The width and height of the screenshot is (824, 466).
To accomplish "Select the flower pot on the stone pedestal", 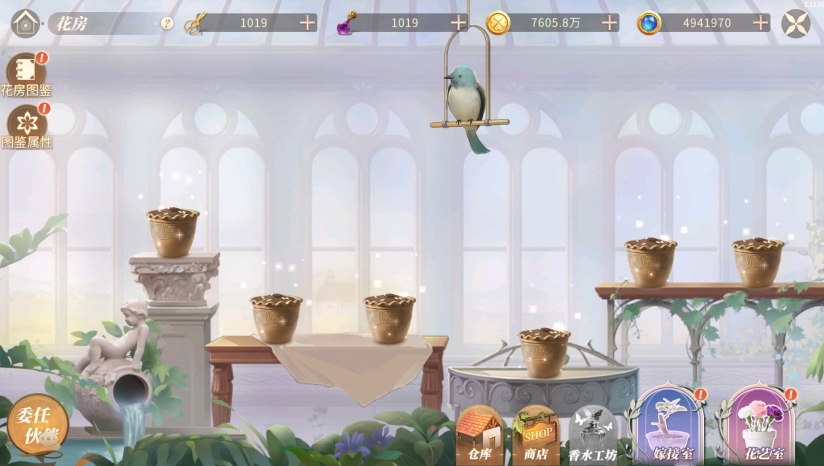I will pyautogui.click(x=173, y=232).
